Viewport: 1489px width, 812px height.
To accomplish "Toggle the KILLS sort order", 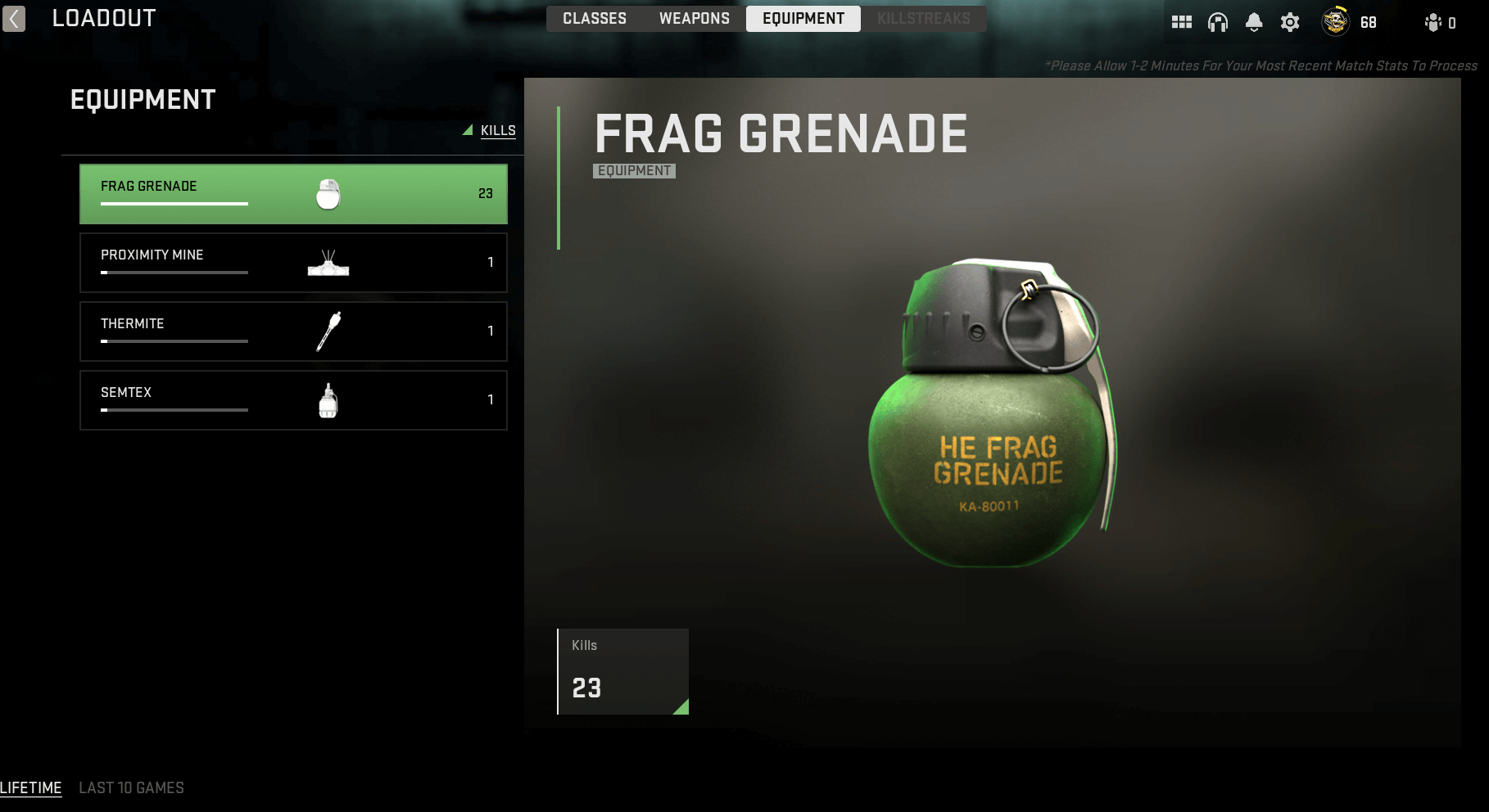I will click(497, 130).
